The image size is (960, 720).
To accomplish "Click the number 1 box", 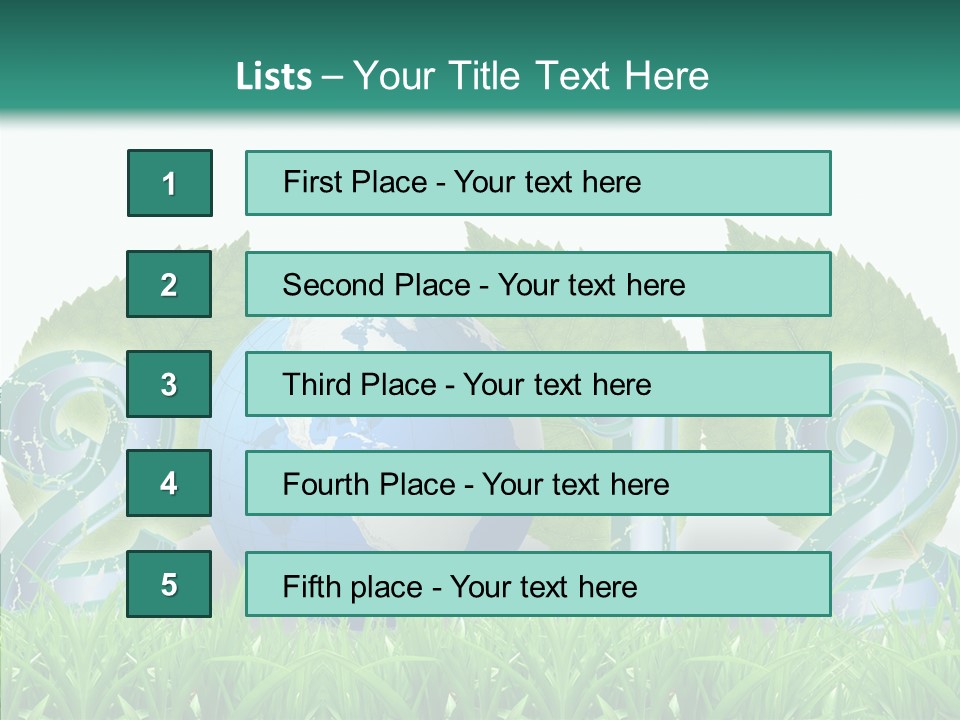I will 170,183.
